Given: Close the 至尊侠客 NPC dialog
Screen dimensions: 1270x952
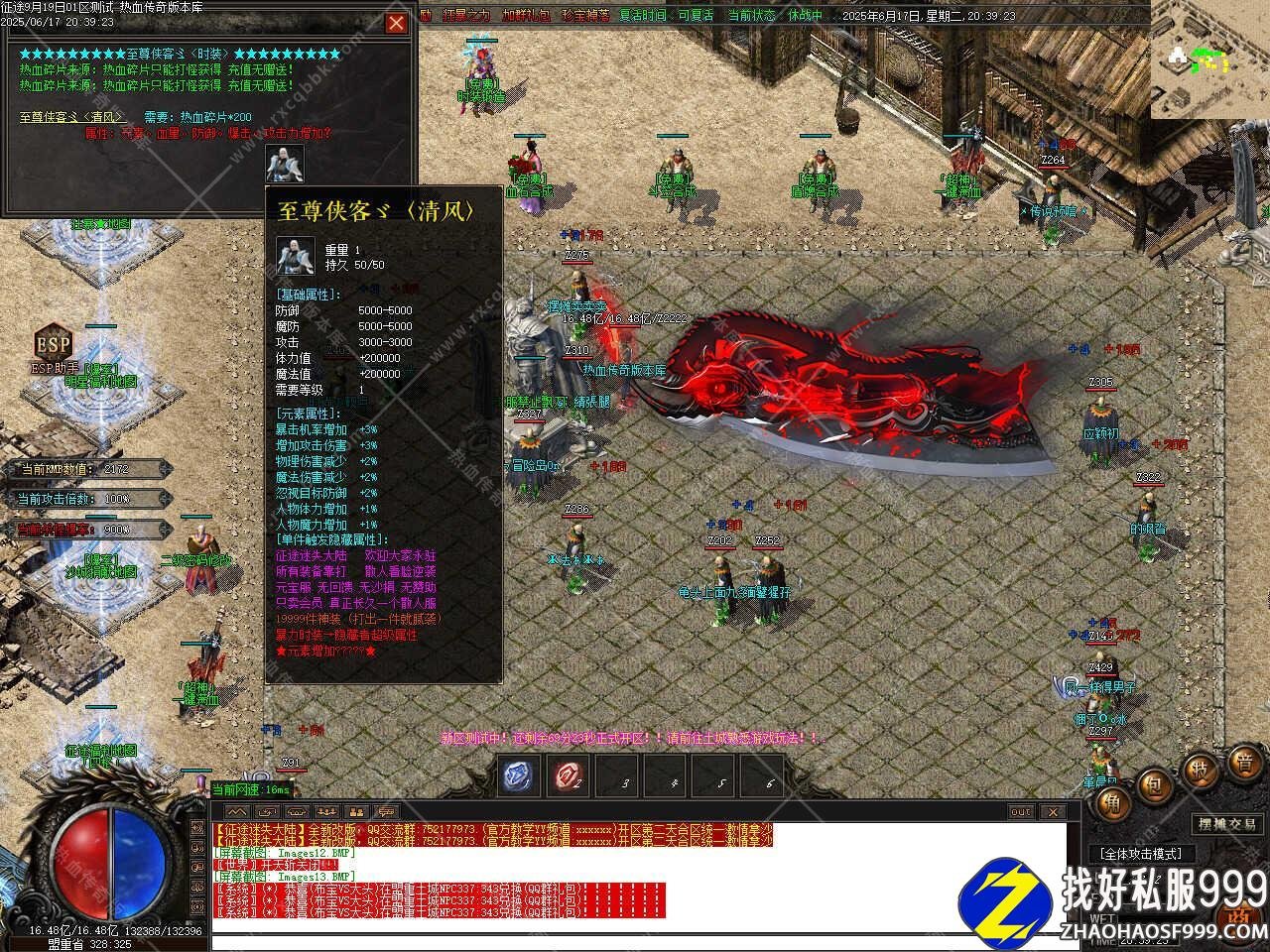Looking at the screenshot, I should pyautogui.click(x=396, y=23).
